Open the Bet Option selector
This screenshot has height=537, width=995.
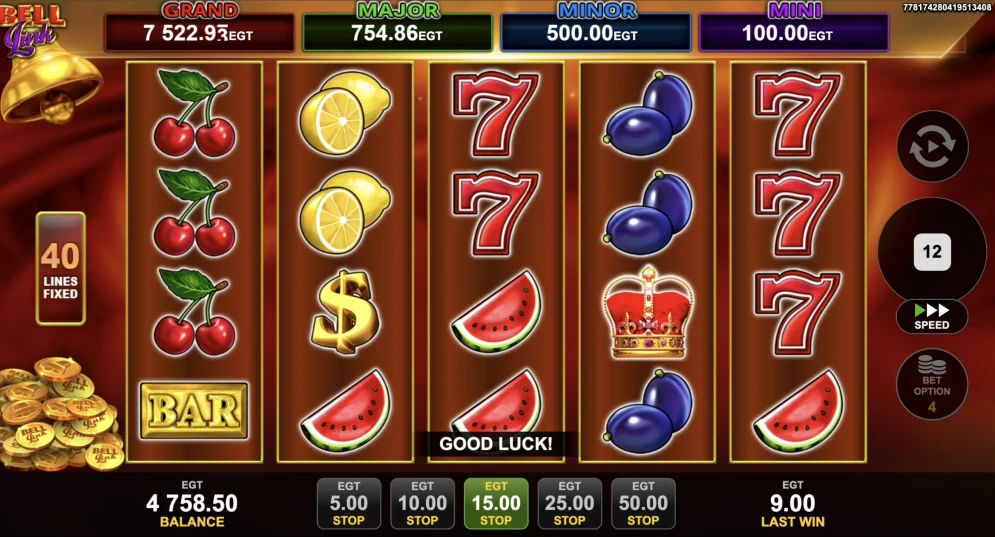click(932, 384)
